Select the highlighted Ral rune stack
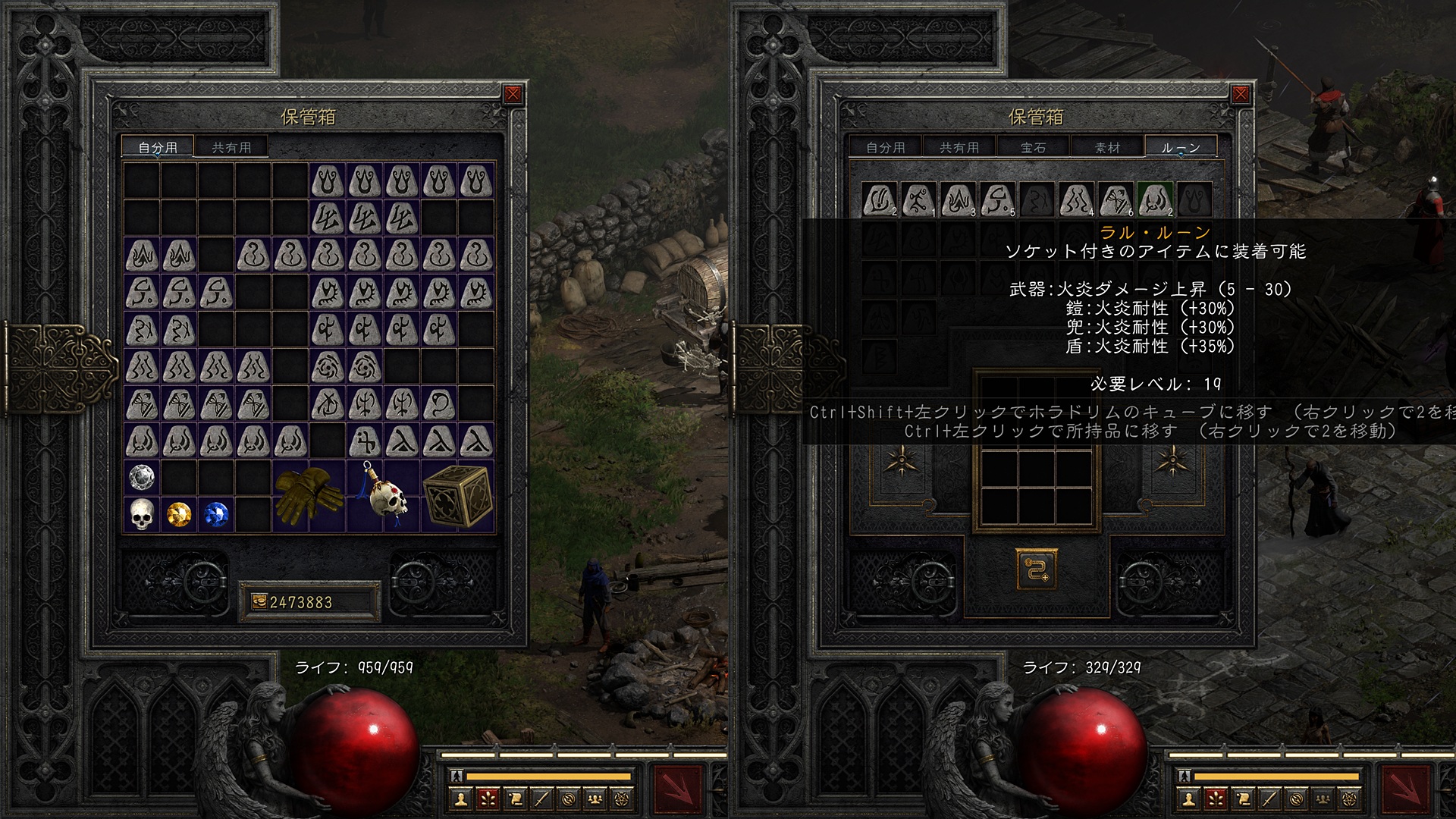The image size is (1456, 819). [x=1156, y=200]
